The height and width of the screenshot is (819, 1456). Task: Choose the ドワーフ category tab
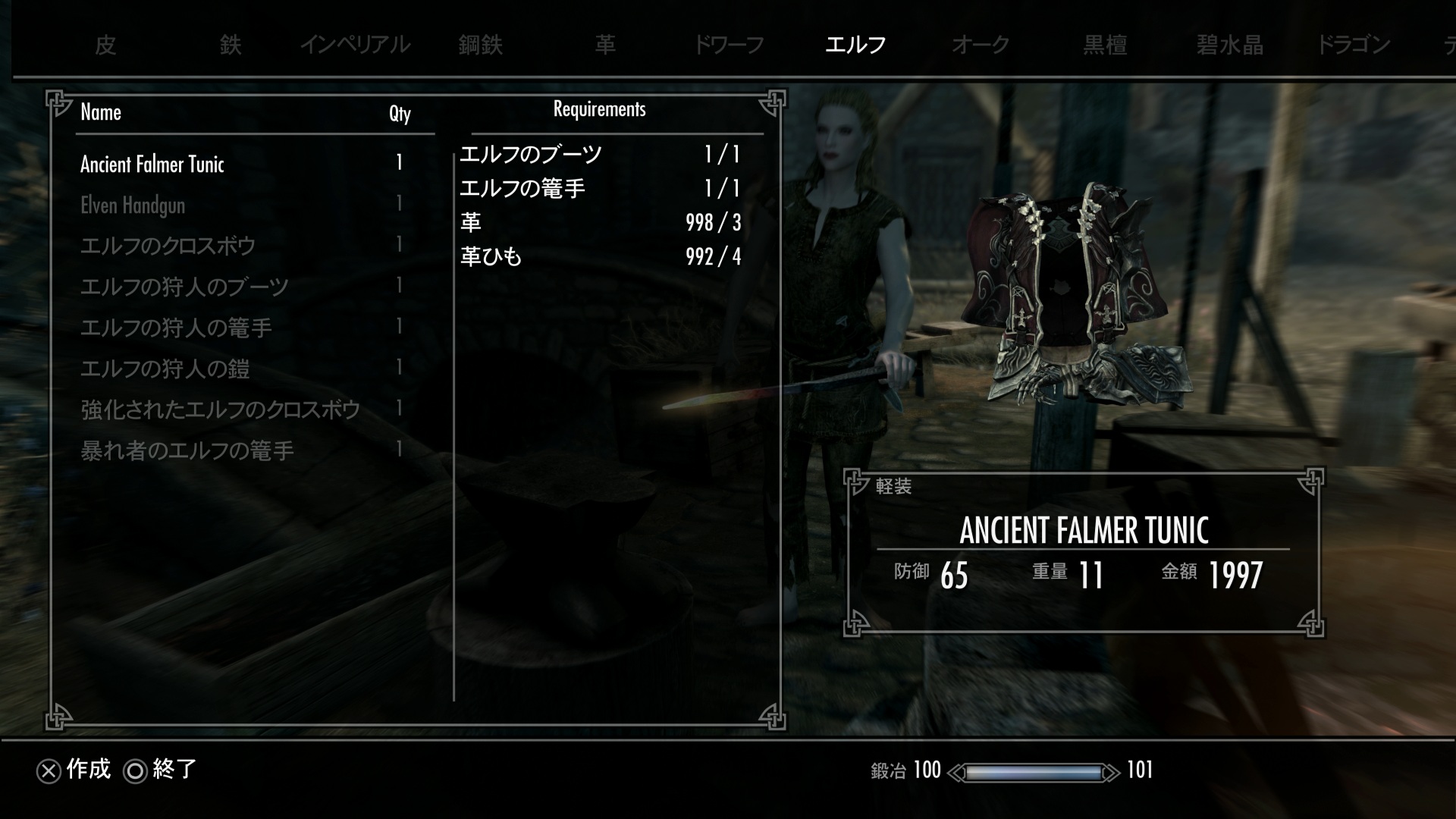[729, 45]
